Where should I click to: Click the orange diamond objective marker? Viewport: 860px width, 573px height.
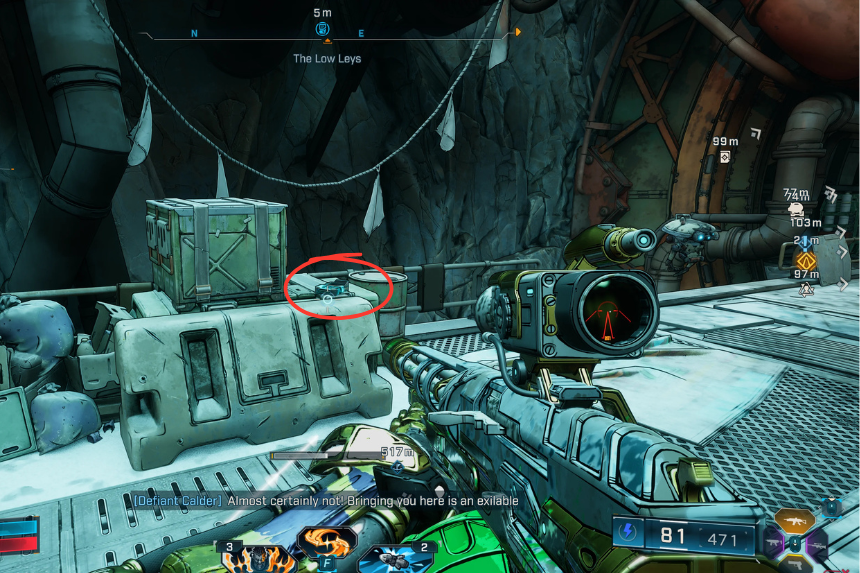pos(806,261)
